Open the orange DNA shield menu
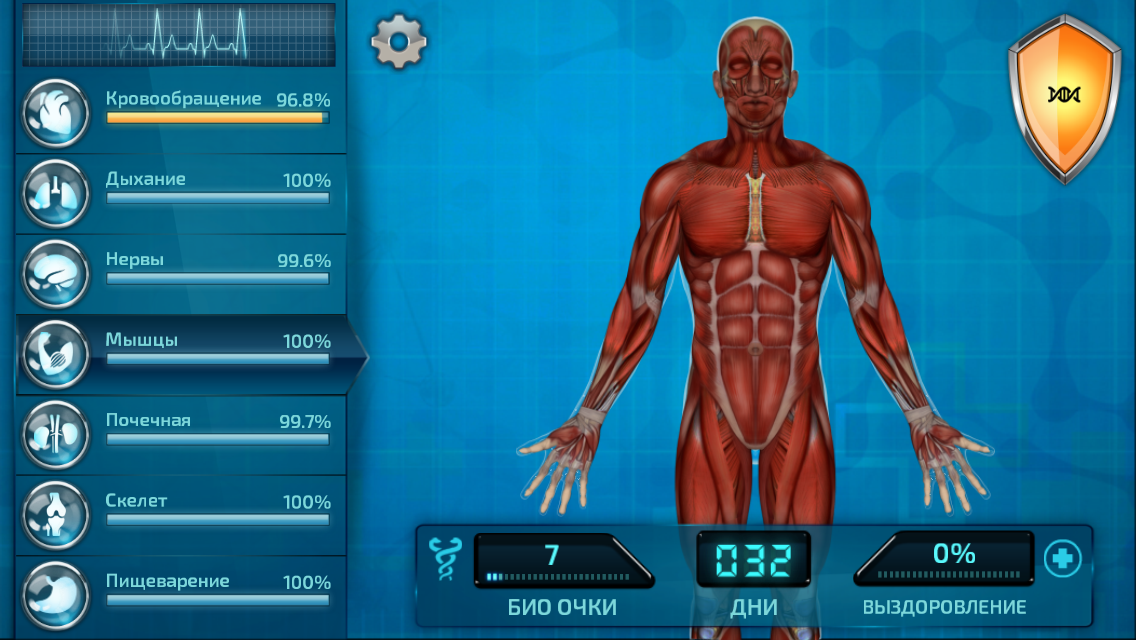This screenshot has width=1136, height=640. pos(1064,96)
